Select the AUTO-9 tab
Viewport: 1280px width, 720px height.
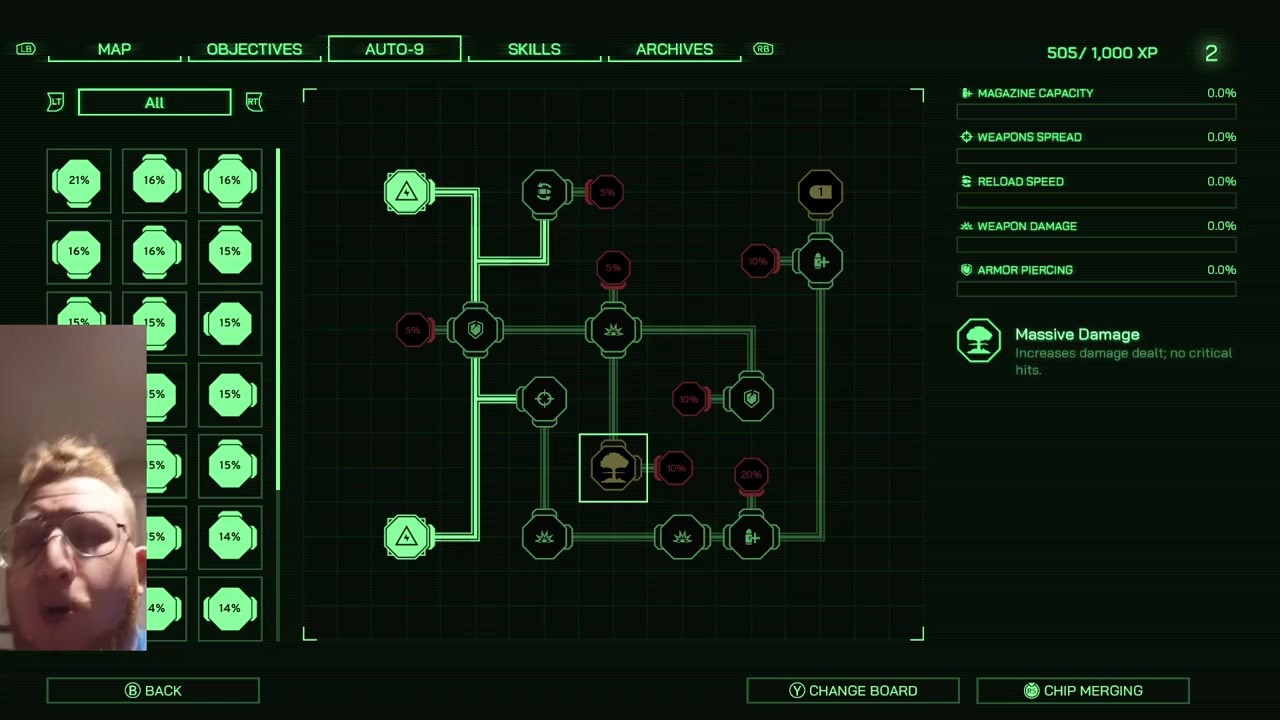tap(394, 49)
